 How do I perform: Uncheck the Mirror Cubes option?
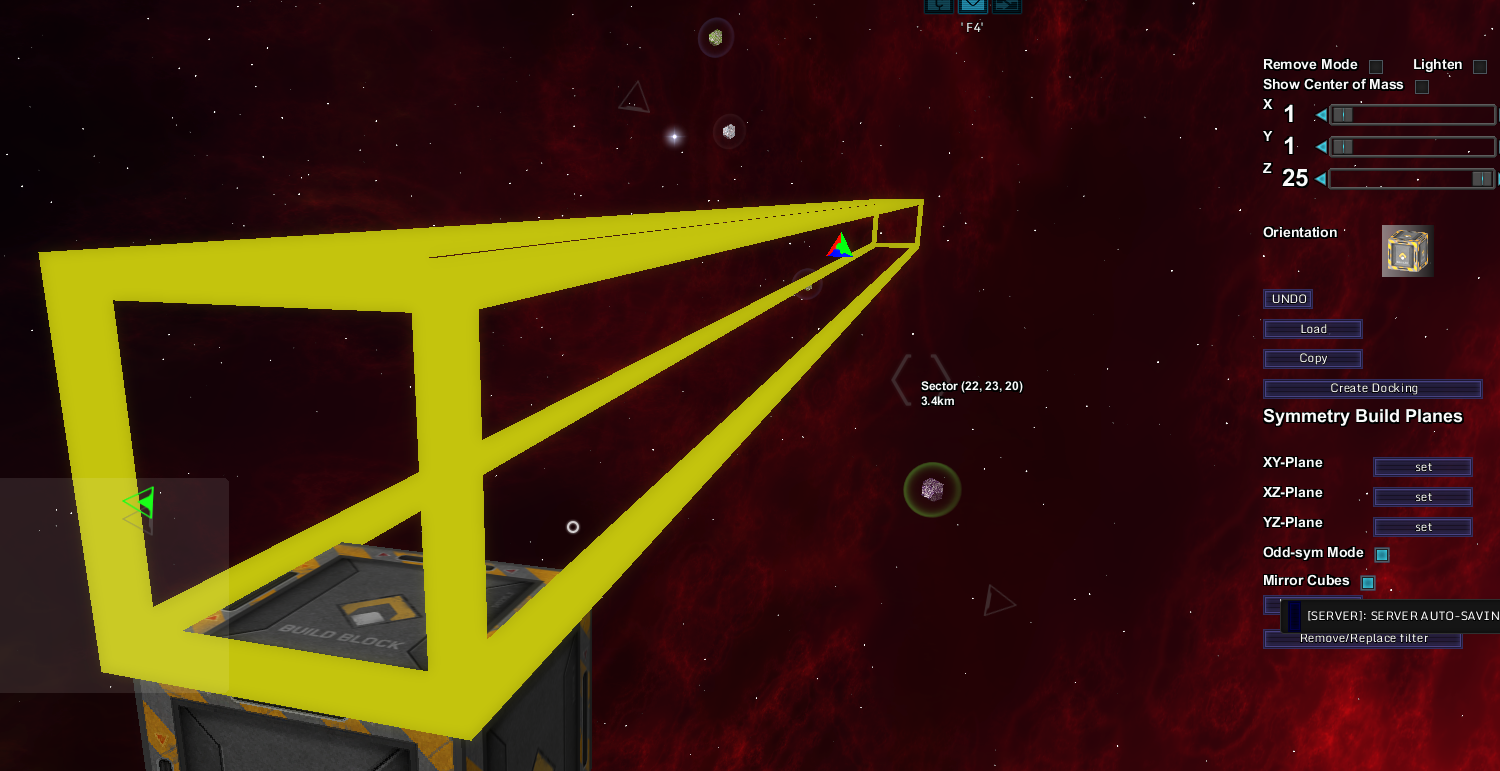point(1368,583)
